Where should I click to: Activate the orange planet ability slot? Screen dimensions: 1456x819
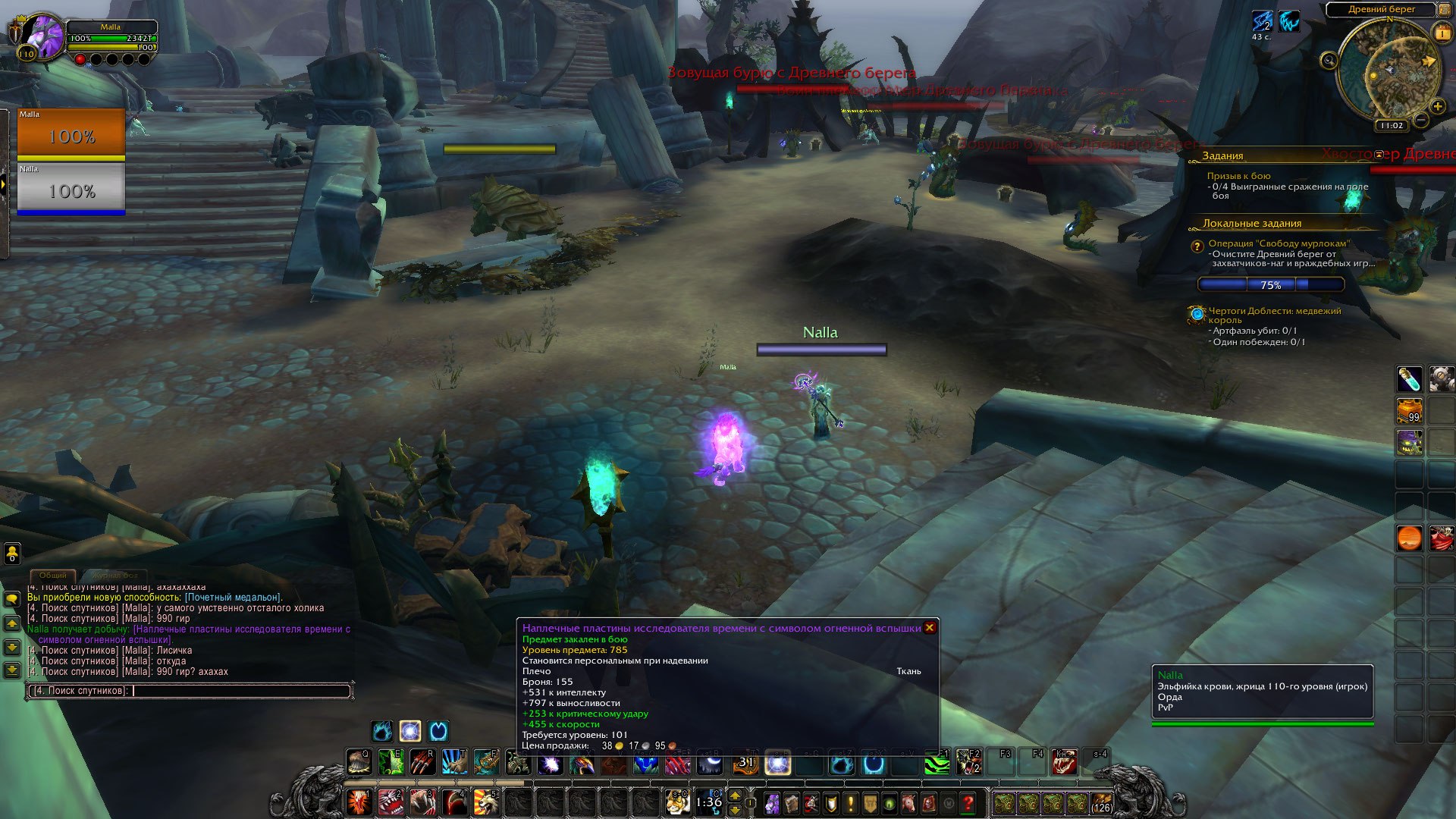coord(1409,538)
